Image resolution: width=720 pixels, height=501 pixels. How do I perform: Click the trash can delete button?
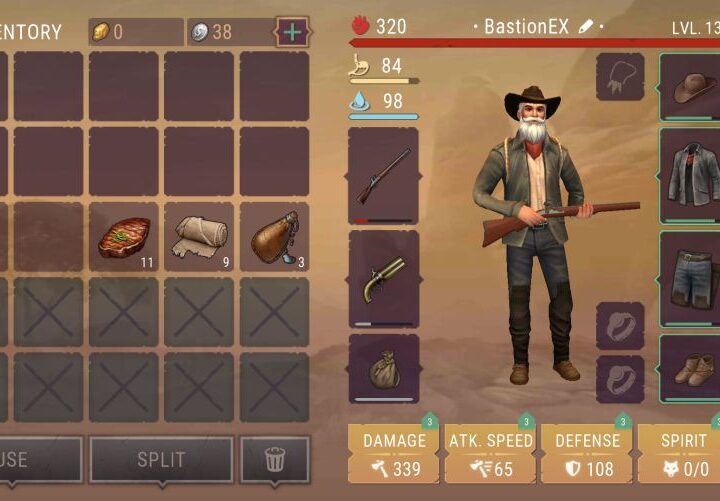coord(274,460)
